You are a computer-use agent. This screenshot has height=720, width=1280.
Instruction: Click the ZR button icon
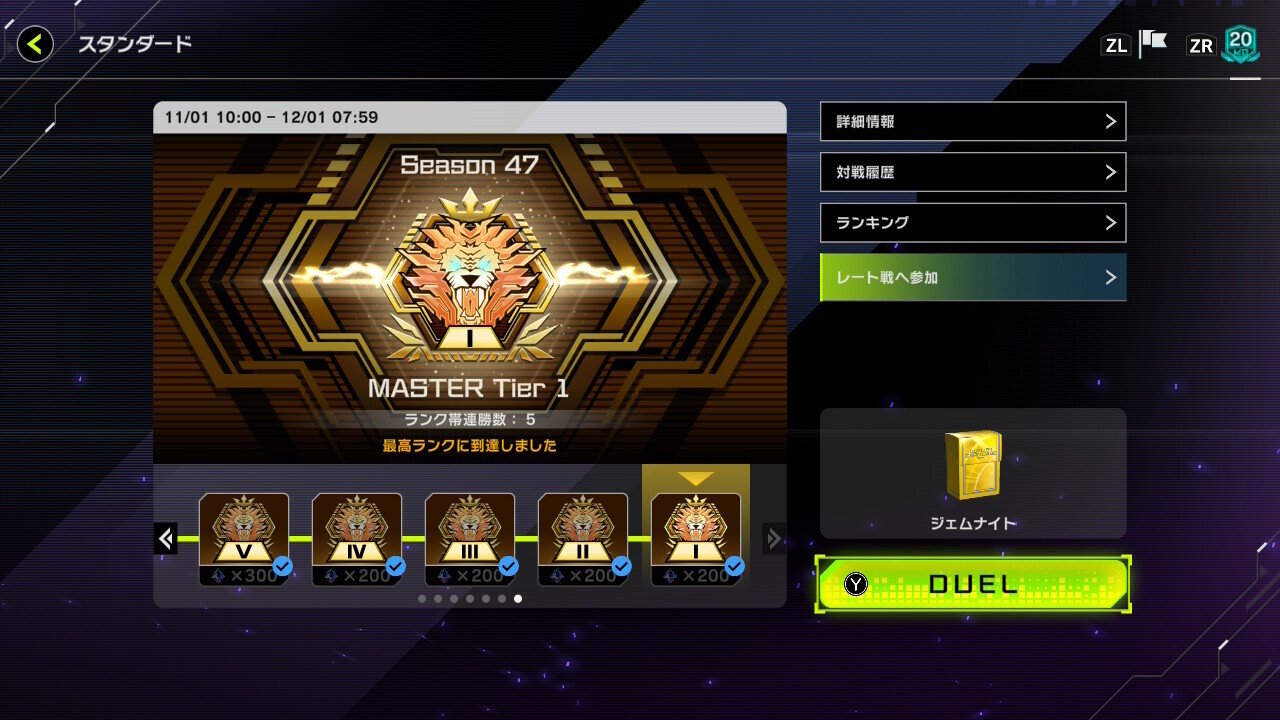click(1200, 44)
